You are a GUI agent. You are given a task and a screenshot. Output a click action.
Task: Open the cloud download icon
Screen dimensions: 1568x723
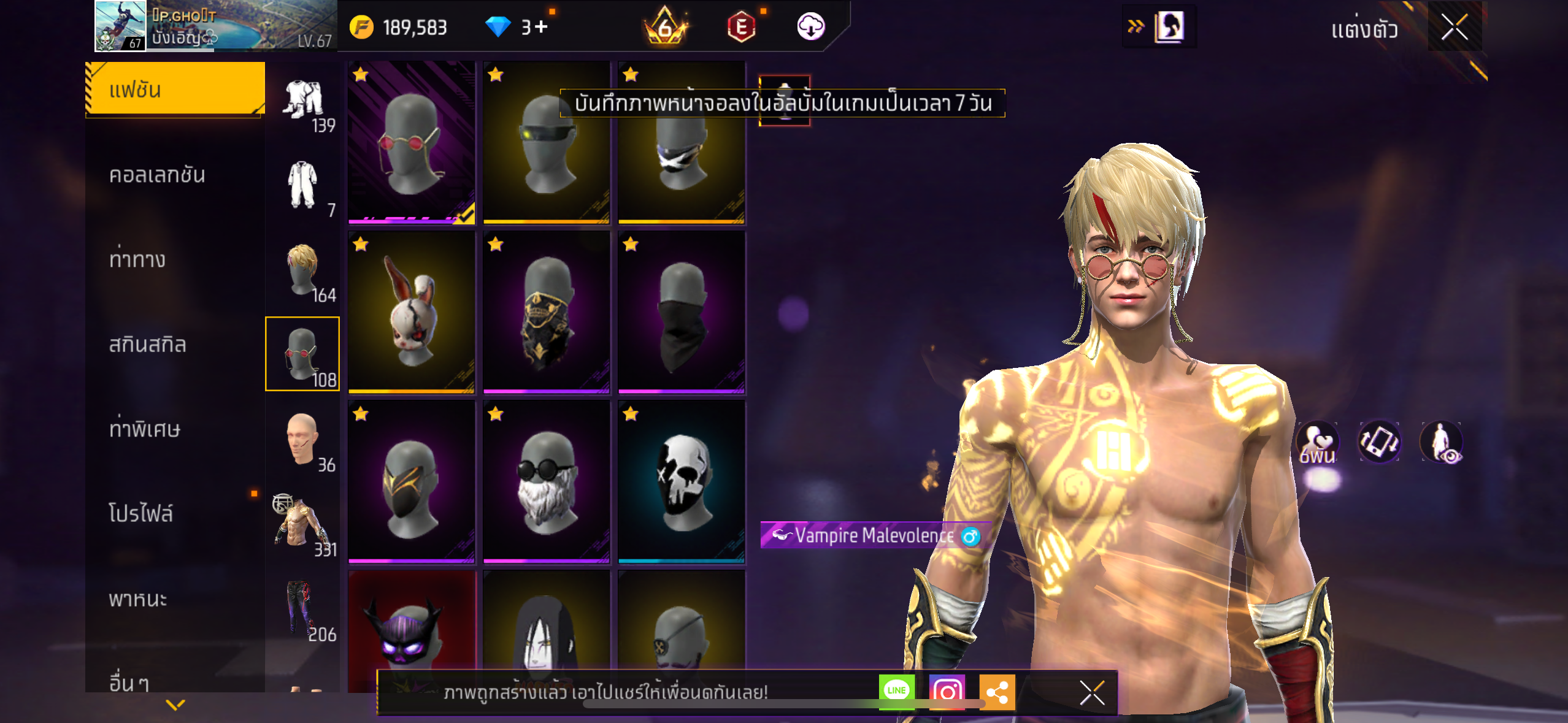(x=810, y=27)
